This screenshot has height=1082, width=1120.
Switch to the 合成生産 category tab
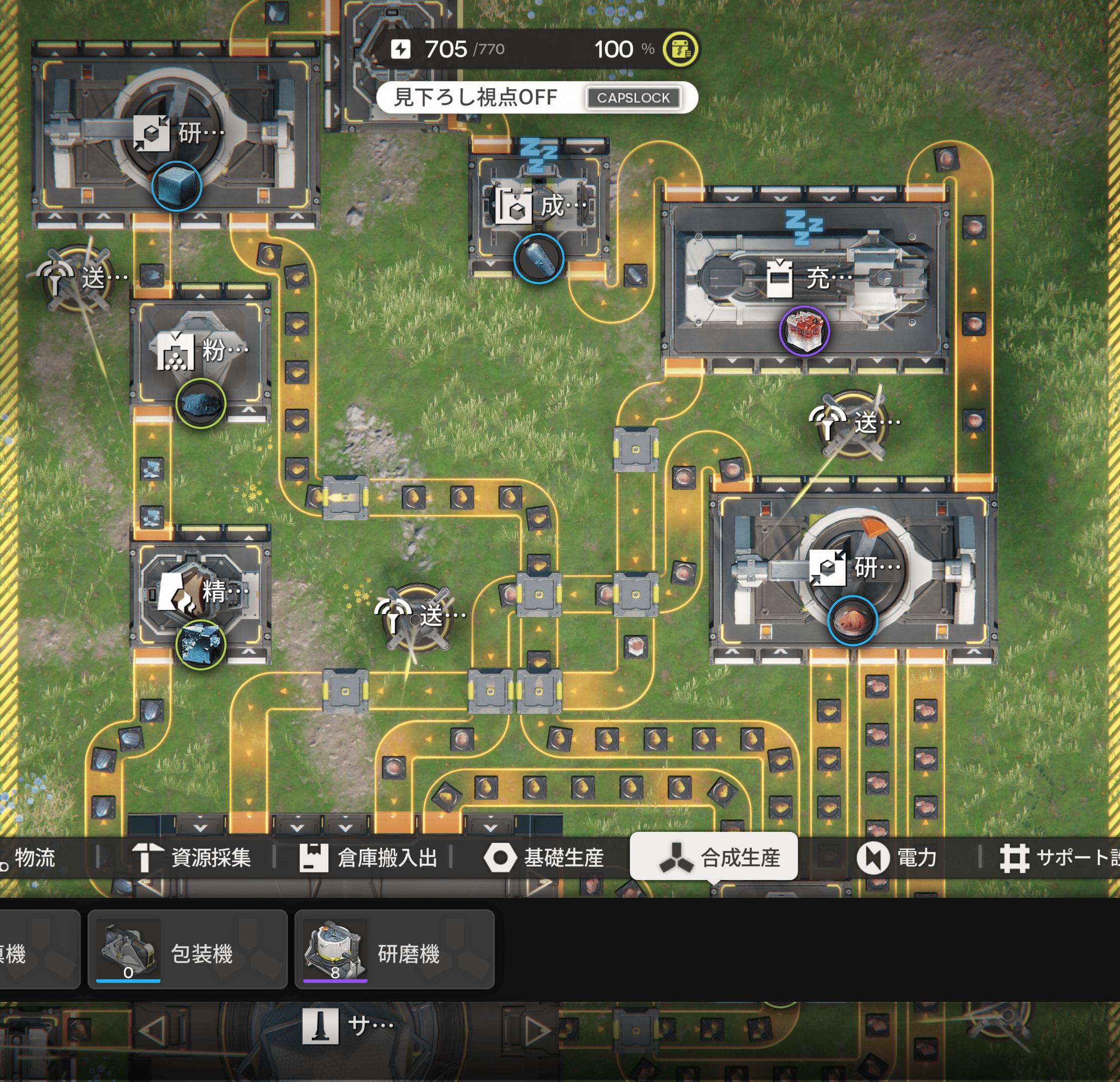714,857
